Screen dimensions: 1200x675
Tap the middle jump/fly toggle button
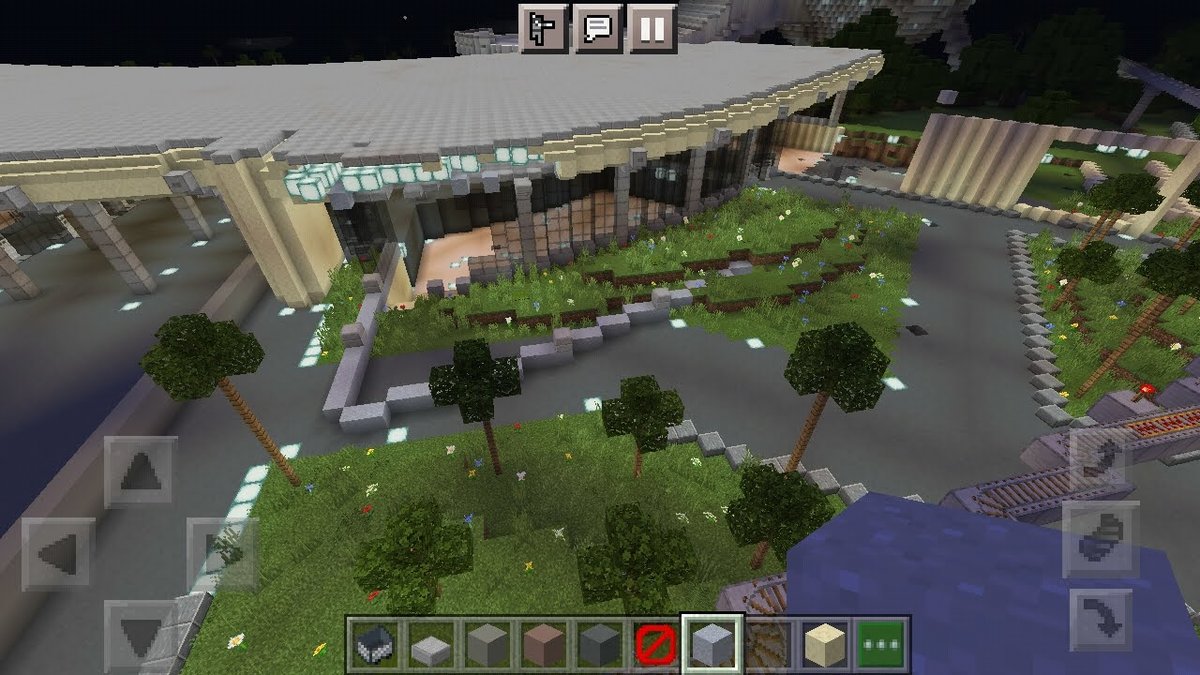[x=1100, y=539]
